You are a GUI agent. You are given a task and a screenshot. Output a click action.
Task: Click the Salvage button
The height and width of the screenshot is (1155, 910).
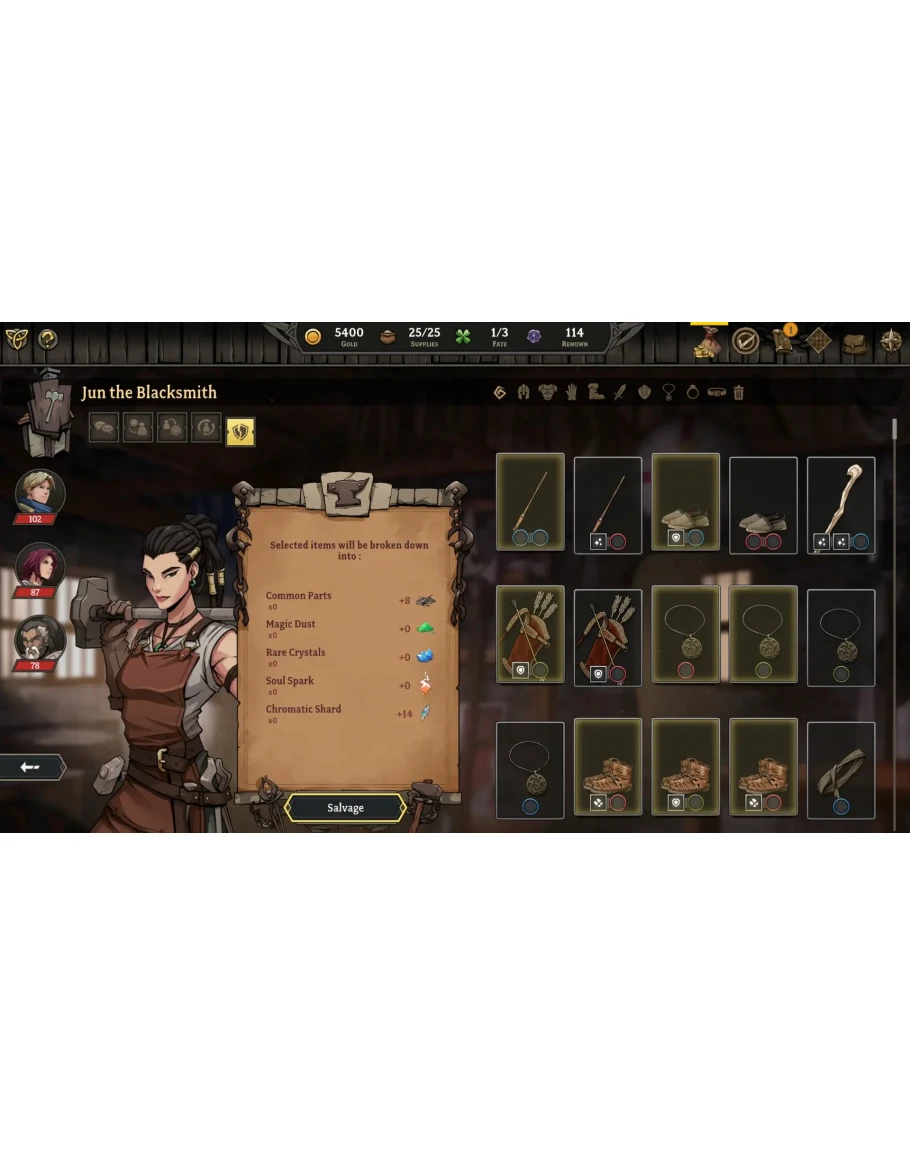(x=345, y=808)
